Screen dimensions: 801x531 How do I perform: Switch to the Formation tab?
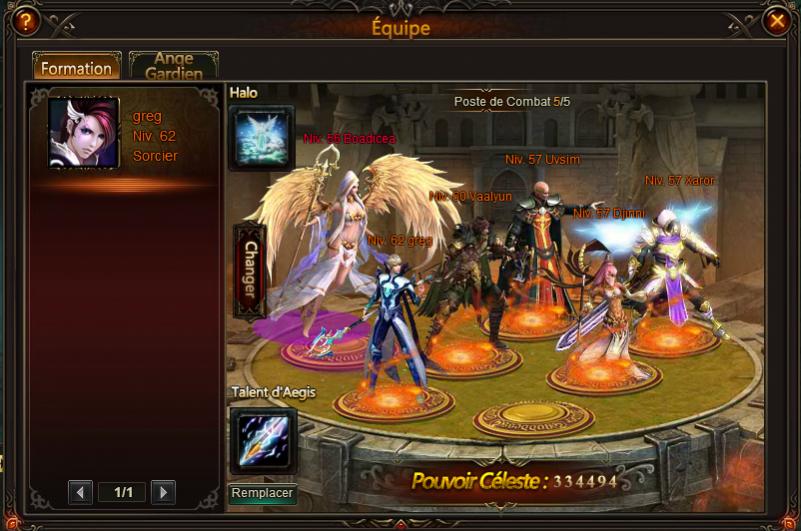[76, 68]
